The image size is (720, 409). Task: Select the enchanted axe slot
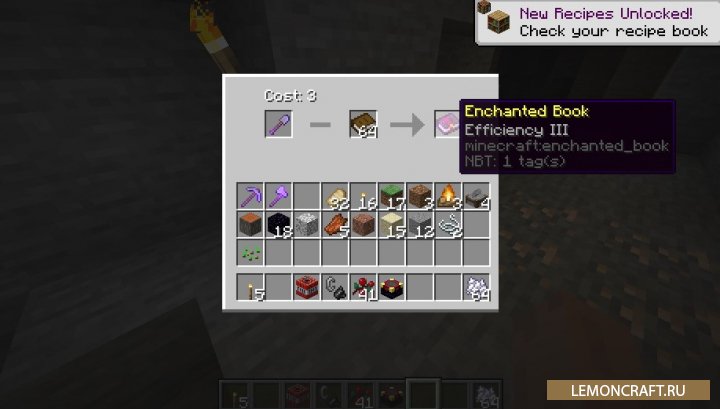pos(278,195)
